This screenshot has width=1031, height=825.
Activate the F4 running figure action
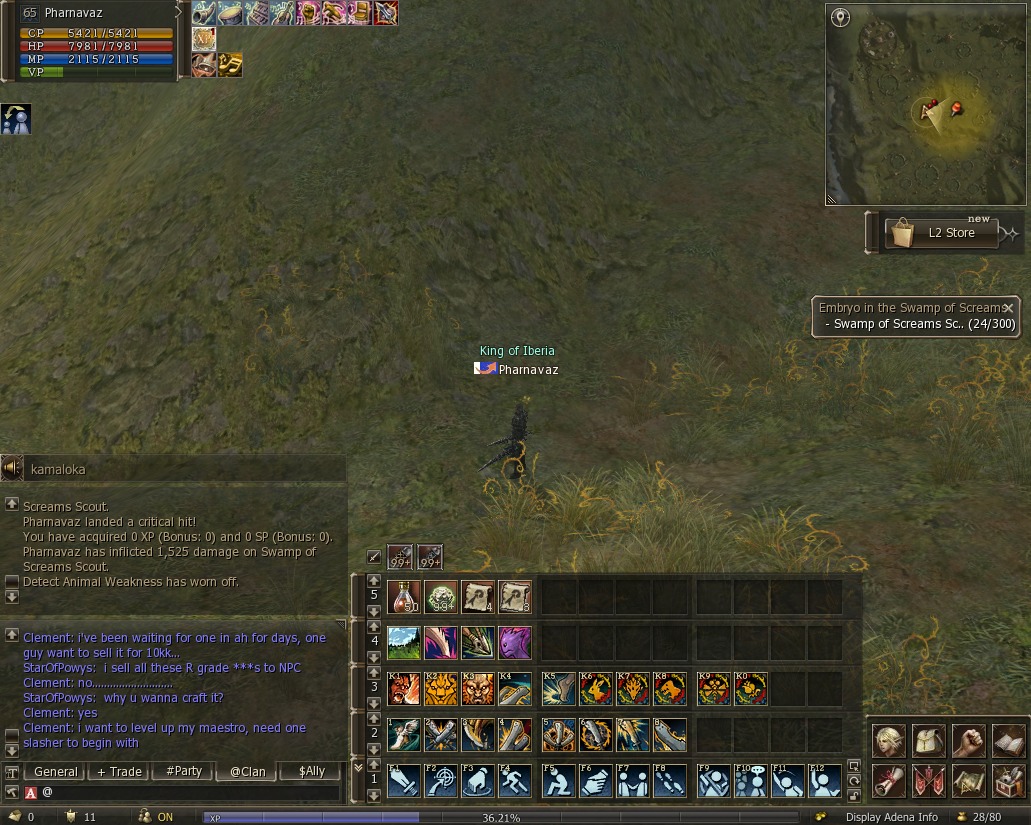point(515,780)
